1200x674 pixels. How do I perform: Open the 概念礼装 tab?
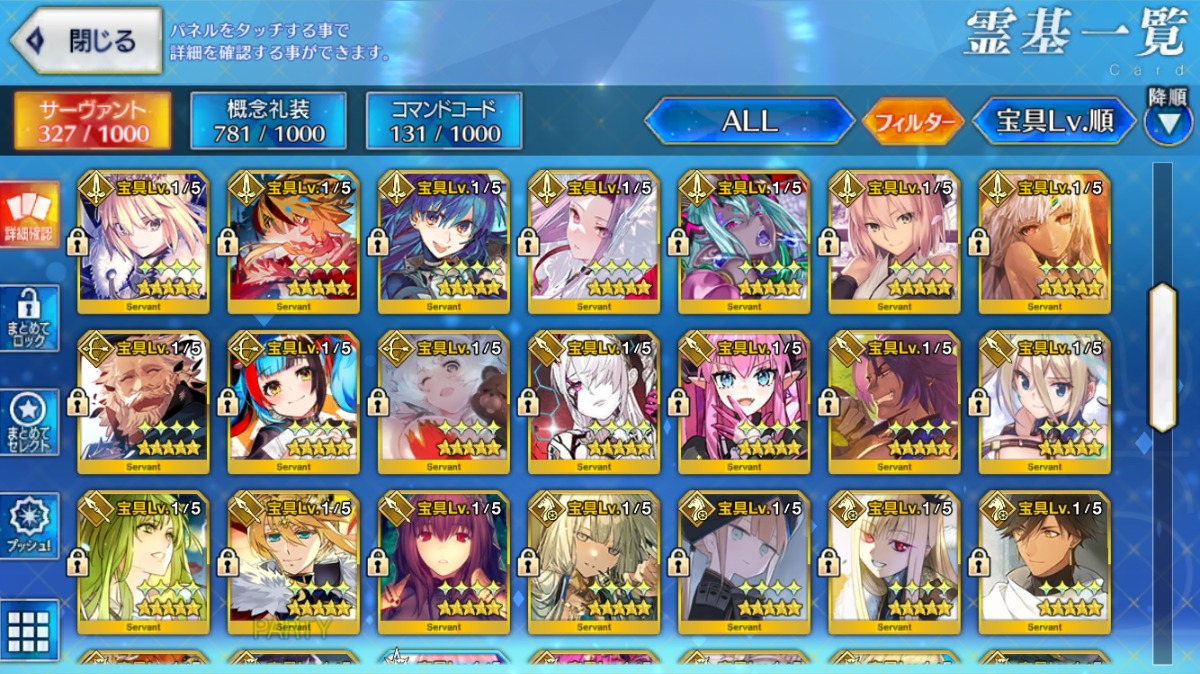(268, 121)
